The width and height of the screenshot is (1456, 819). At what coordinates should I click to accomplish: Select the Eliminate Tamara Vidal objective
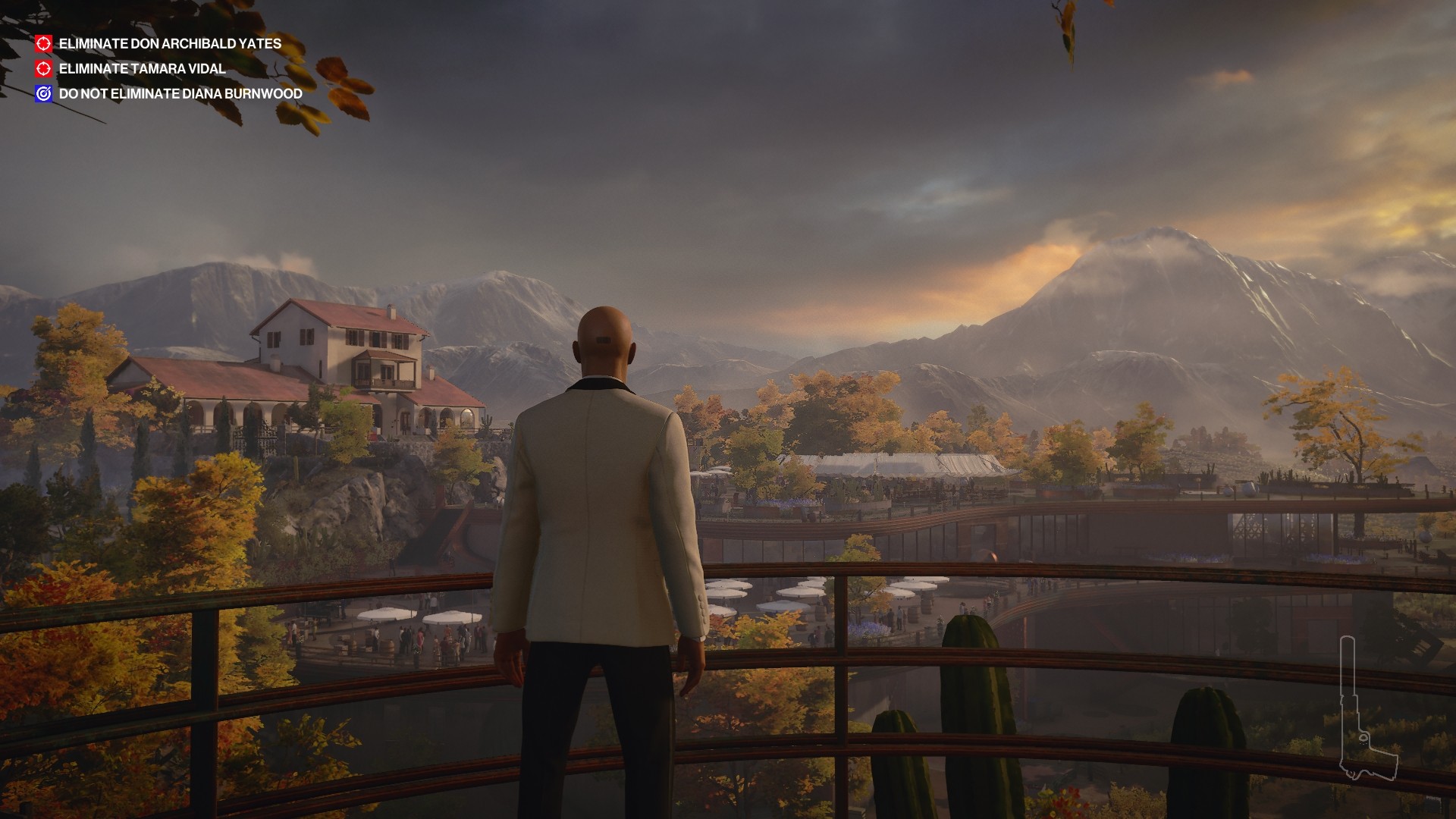coord(142,69)
